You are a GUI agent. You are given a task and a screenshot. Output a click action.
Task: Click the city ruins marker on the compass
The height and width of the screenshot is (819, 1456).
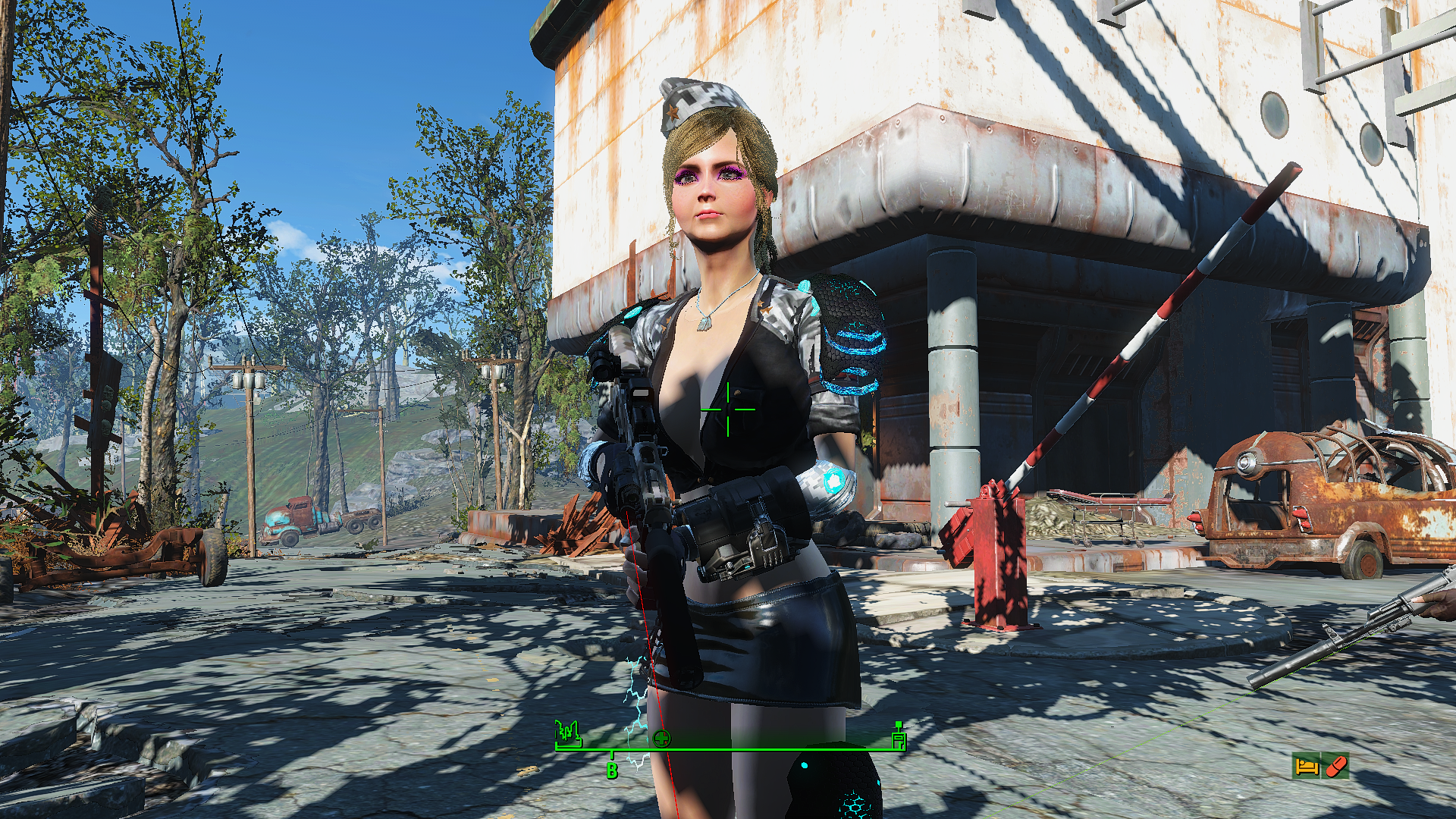[x=568, y=733]
